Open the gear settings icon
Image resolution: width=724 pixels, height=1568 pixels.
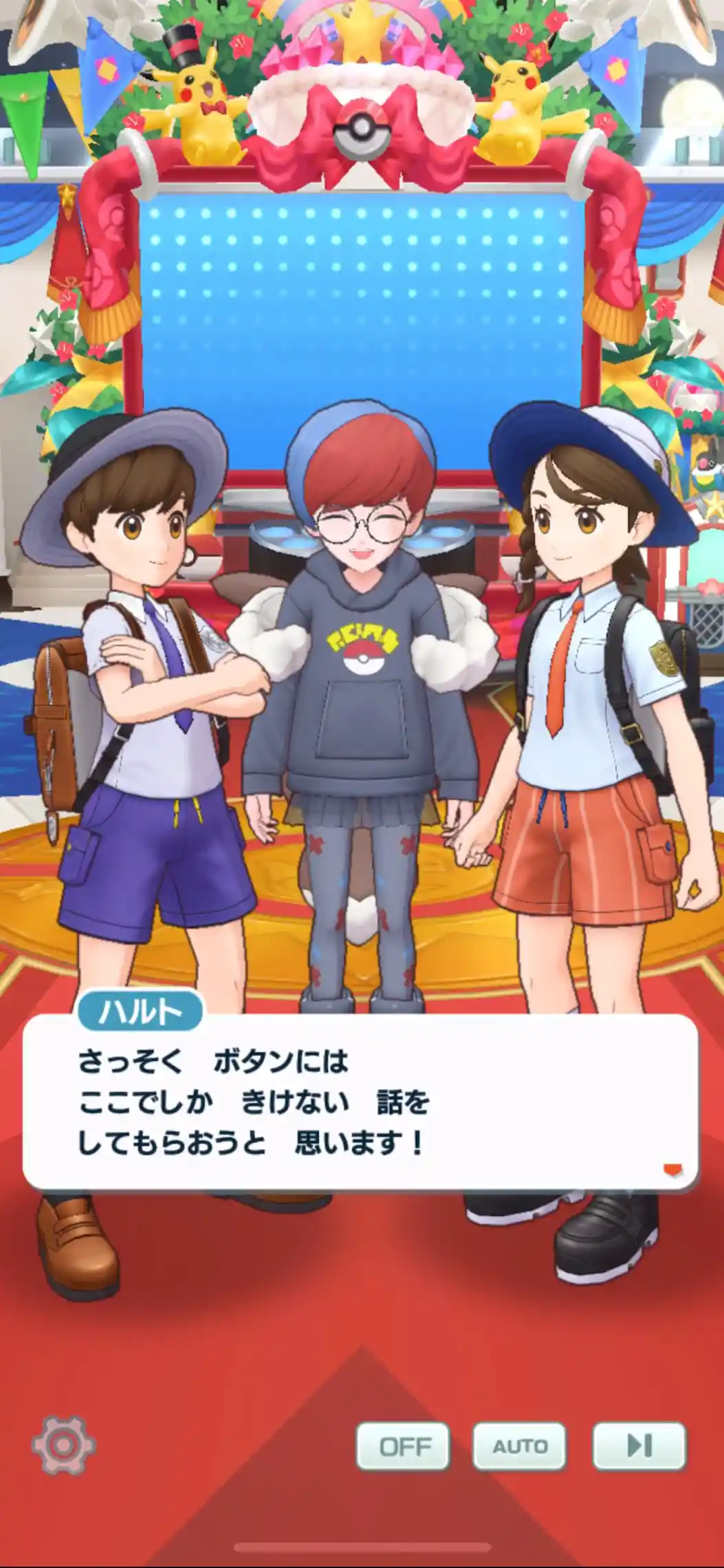point(63,1445)
